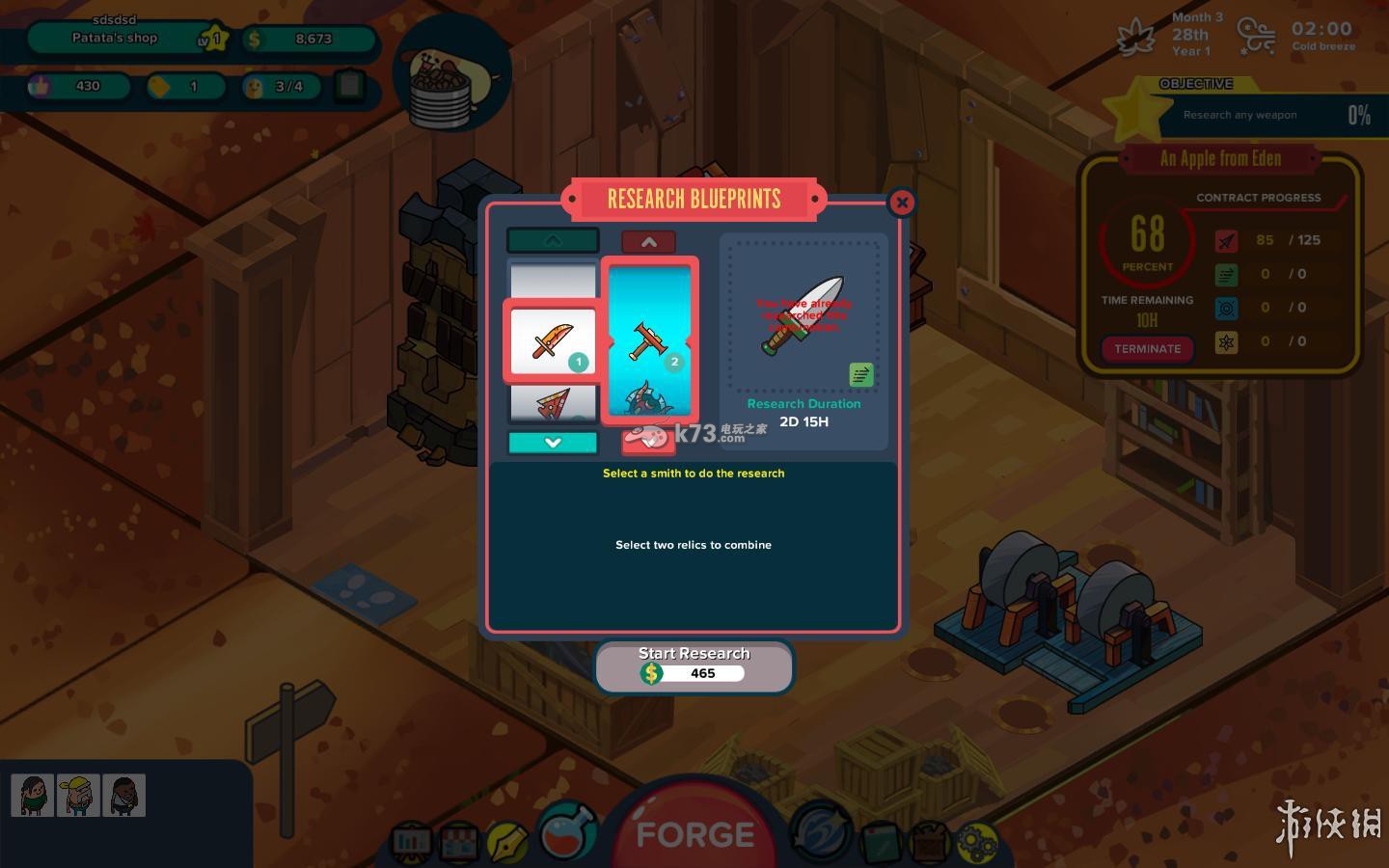
Task: Click the red down arrow under second relic column
Action: [648, 443]
